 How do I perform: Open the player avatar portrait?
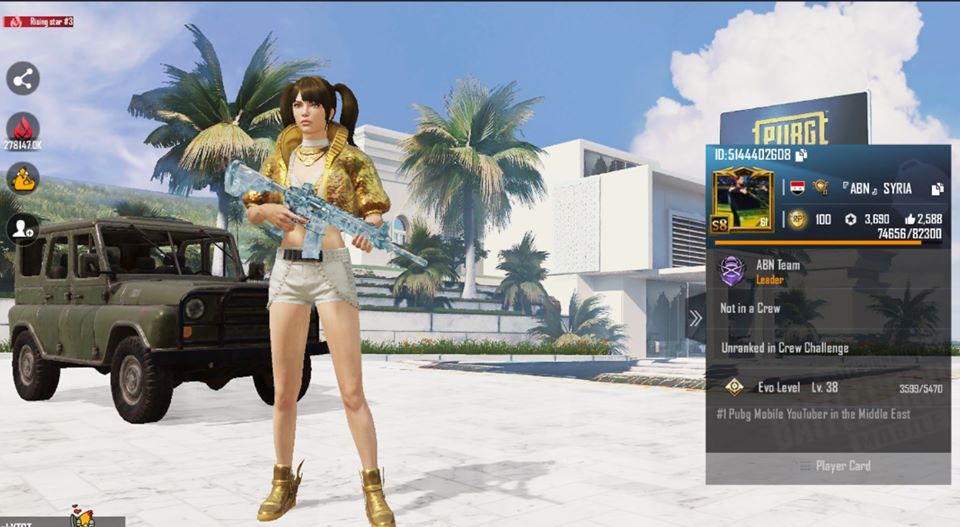[743, 201]
